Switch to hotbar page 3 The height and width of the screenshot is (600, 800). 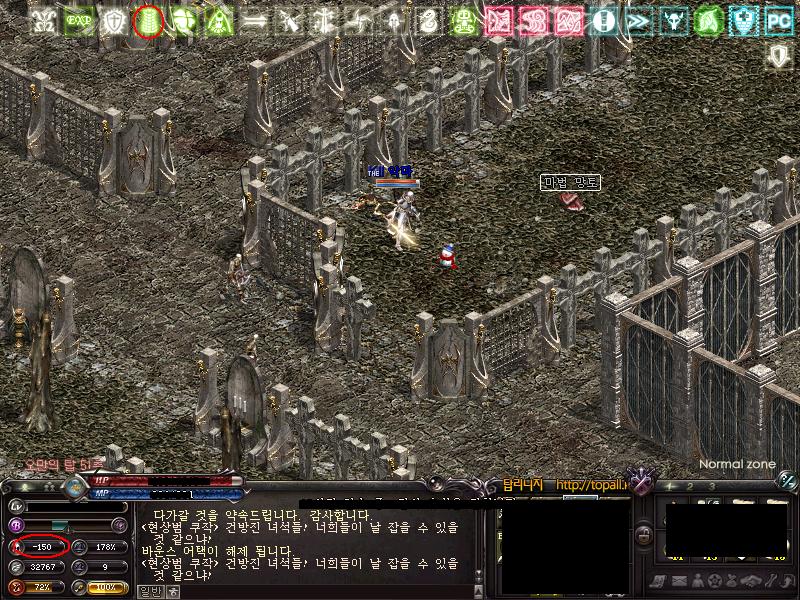pos(712,486)
